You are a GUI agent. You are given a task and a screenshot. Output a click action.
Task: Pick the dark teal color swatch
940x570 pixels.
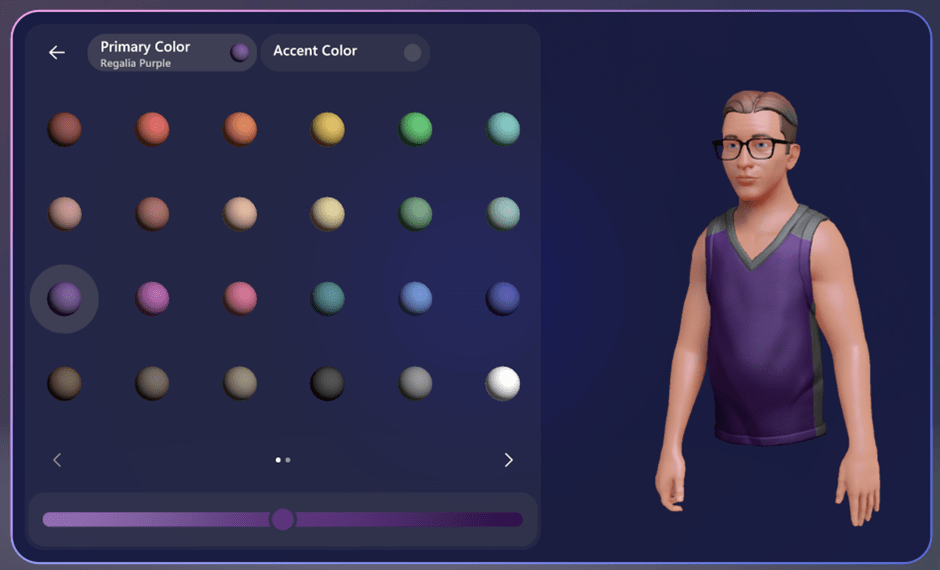coord(328,298)
